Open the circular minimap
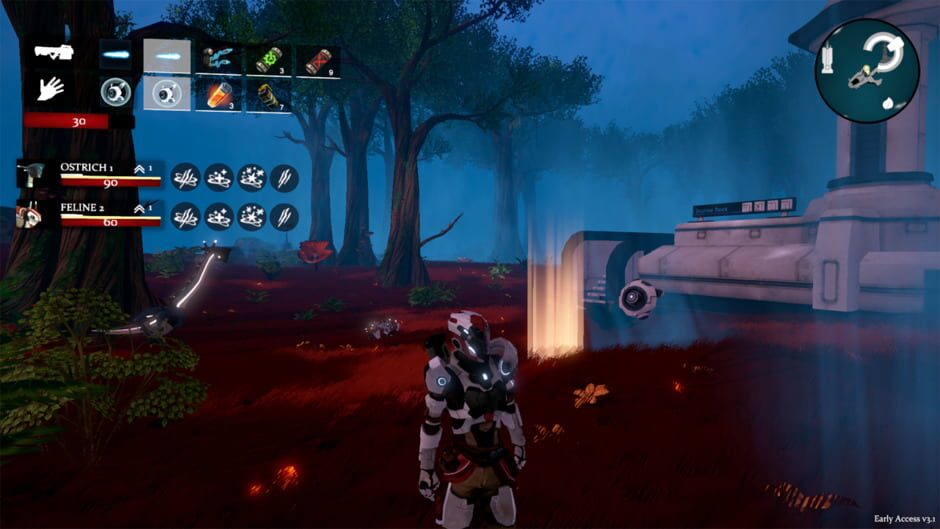 (x=866, y=71)
